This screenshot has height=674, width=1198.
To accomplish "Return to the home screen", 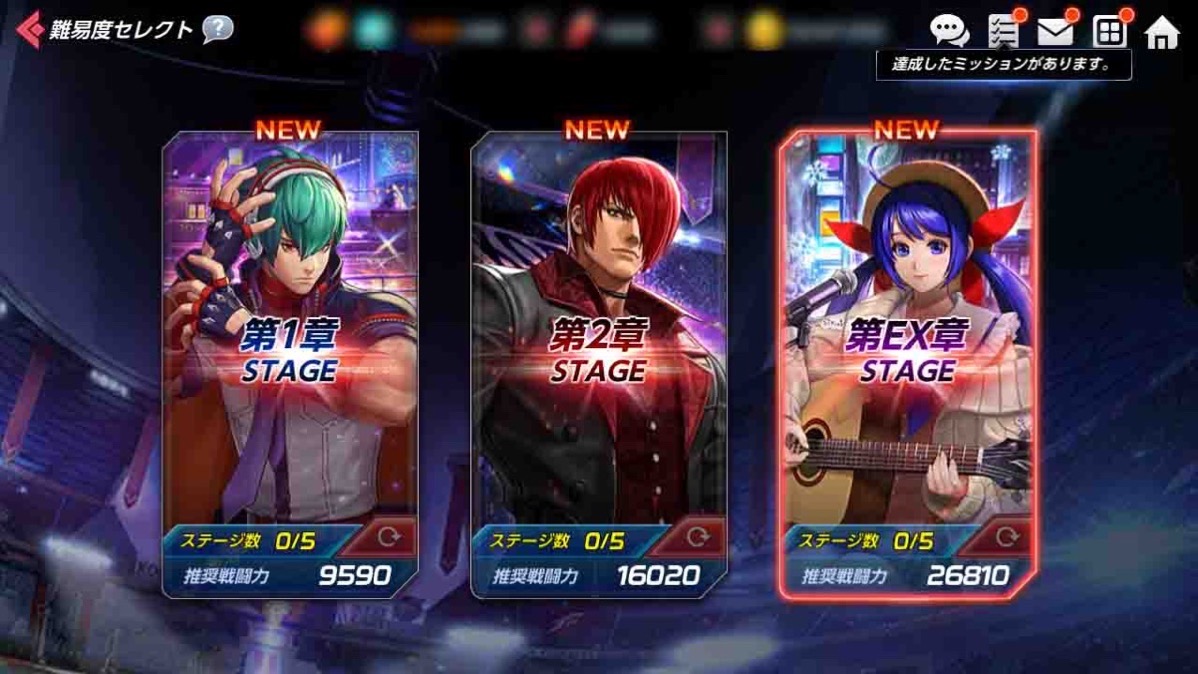I will [1162, 33].
